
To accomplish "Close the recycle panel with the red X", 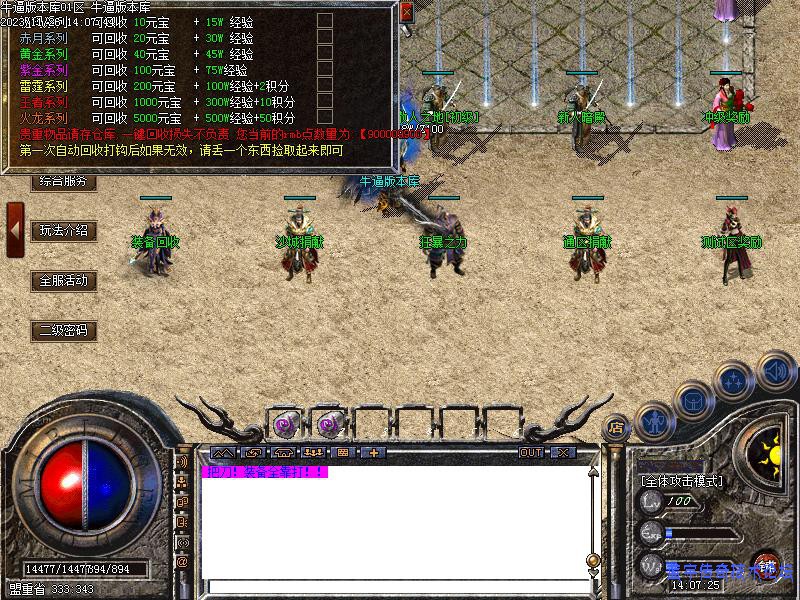I will tap(406, 12).
